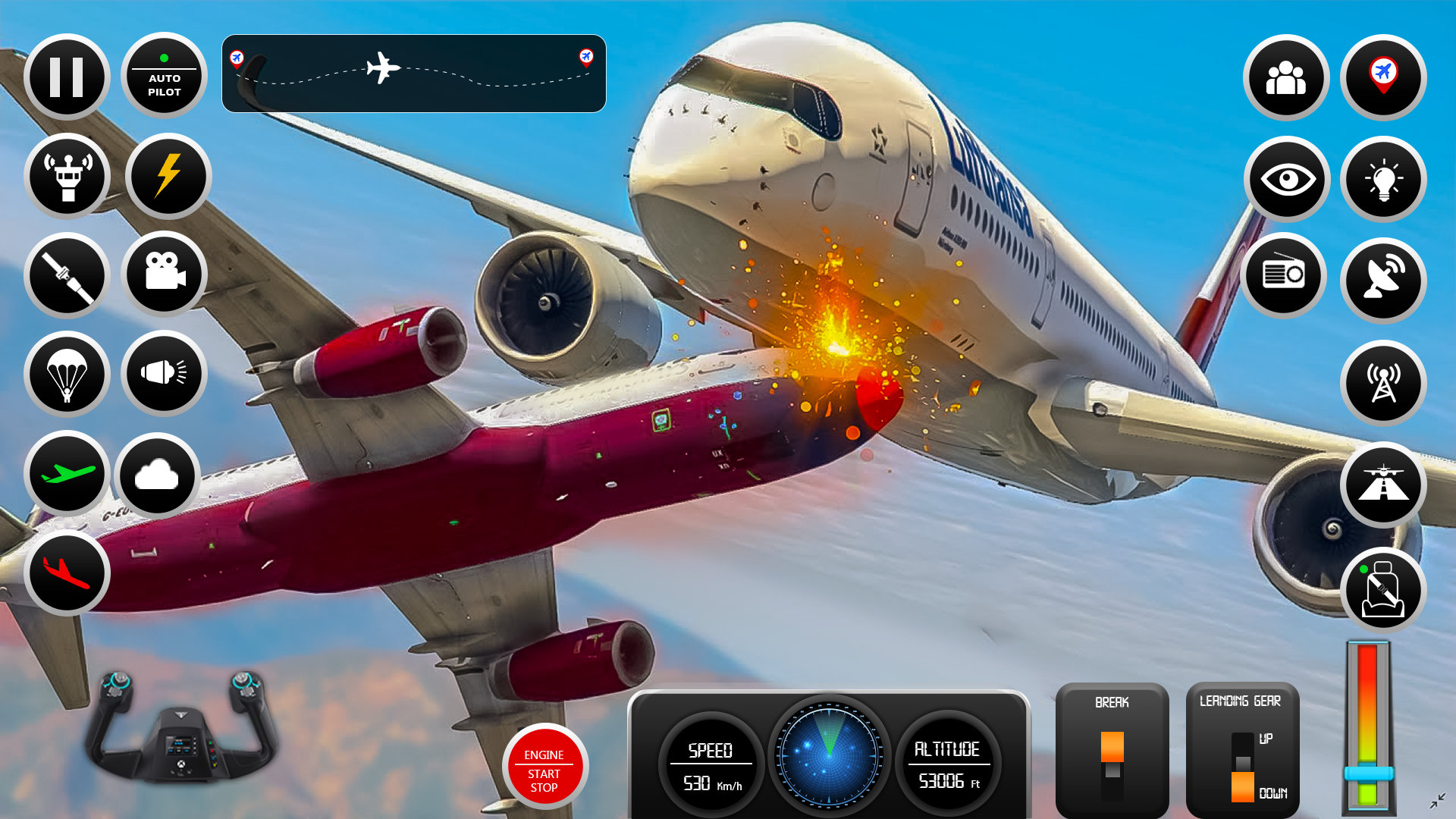1456x819 pixels.
Task: Enable Auto Pilot
Action: coord(165,76)
